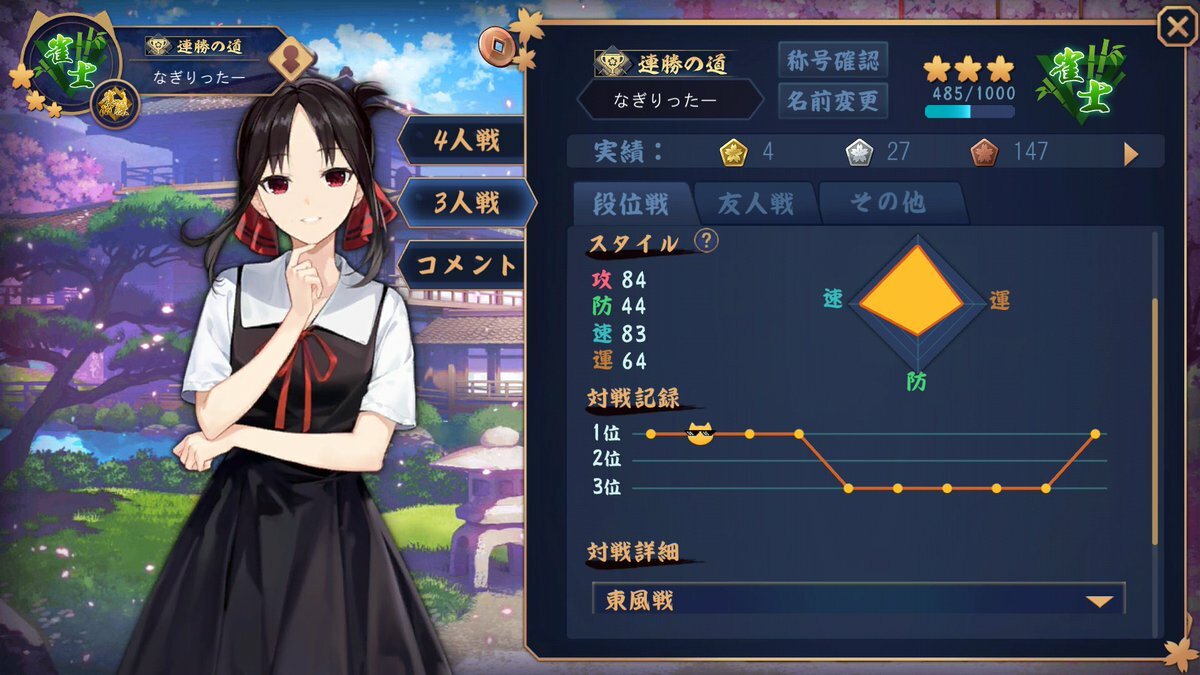1200x675 pixels.
Task: Open the コメント side tab
Action: [x=465, y=265]
